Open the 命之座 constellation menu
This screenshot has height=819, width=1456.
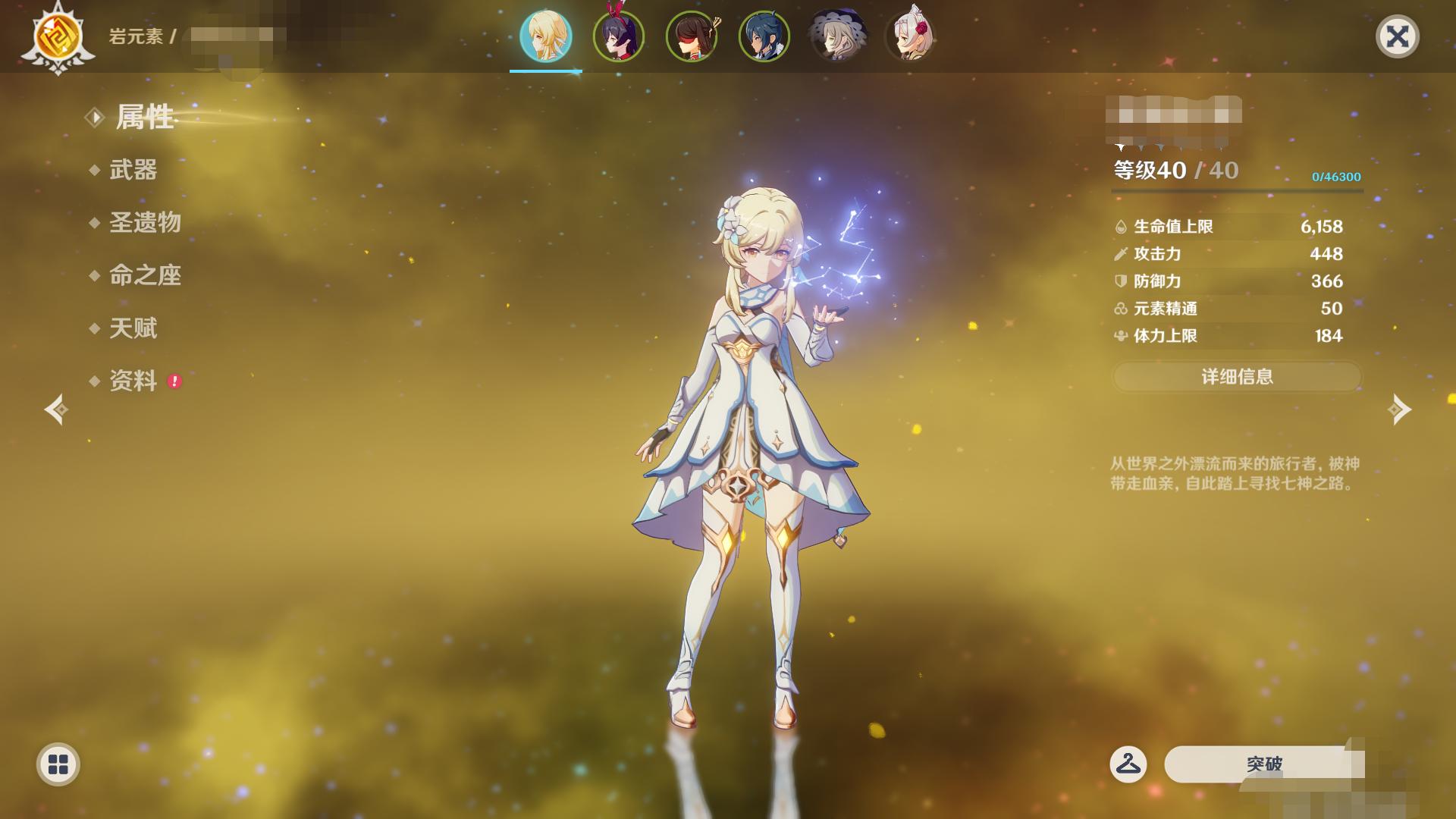[x=145, y=275]
